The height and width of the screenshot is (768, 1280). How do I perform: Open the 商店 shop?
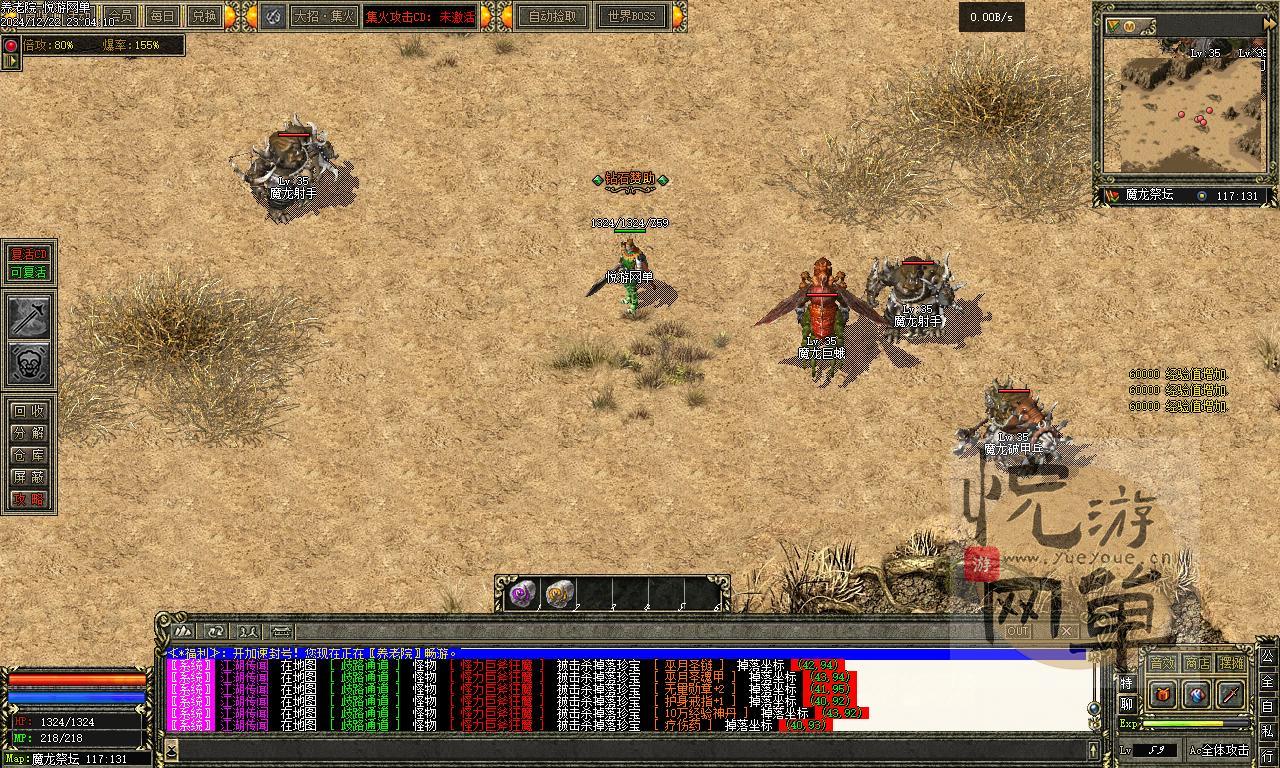(x=1197, y=662)
